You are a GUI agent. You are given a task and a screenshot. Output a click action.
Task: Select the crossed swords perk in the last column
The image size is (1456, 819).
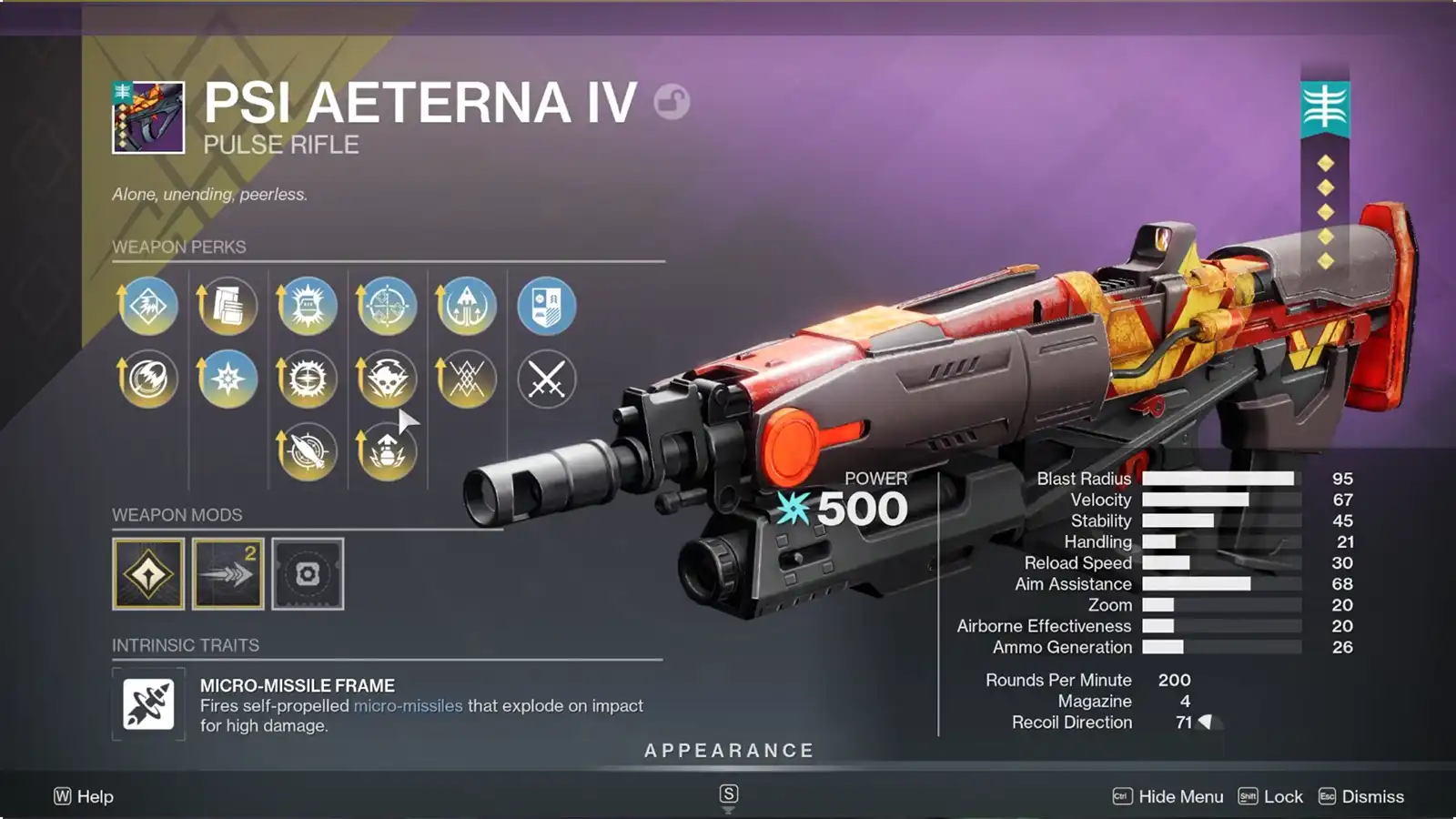[x=546, y=379]
